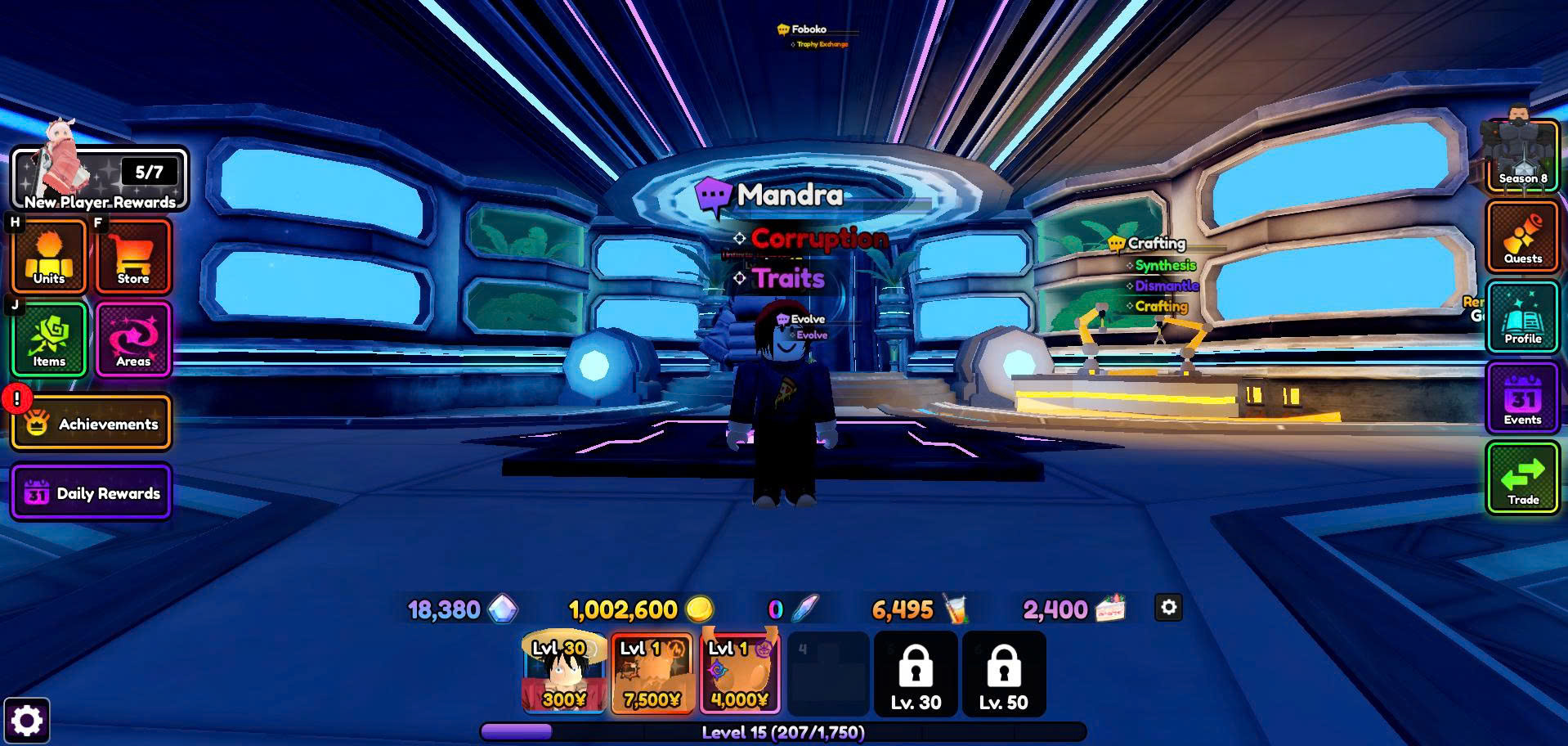Open the gear settings in the bottom corner
This screenshot has width=1568, height=746.
point(26,721)
